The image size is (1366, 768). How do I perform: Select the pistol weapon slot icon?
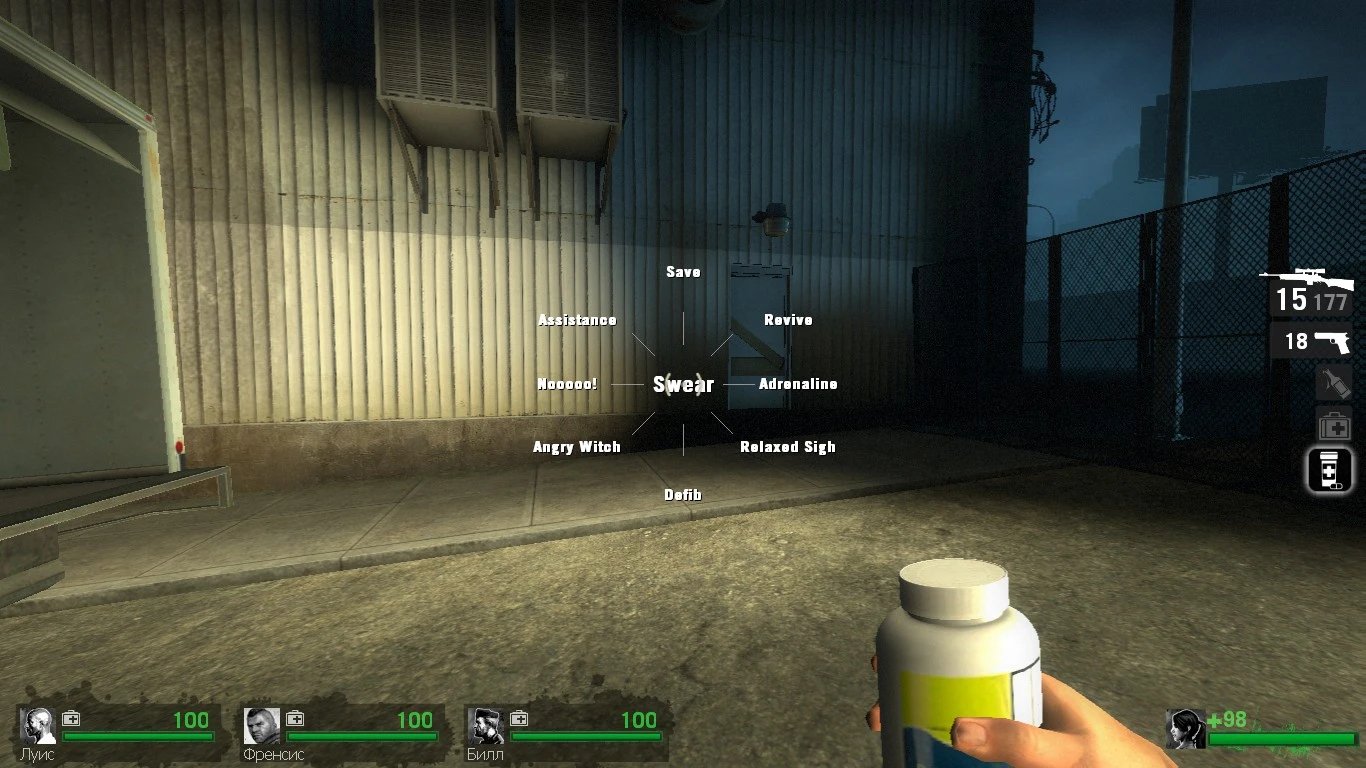point(1334,341)
